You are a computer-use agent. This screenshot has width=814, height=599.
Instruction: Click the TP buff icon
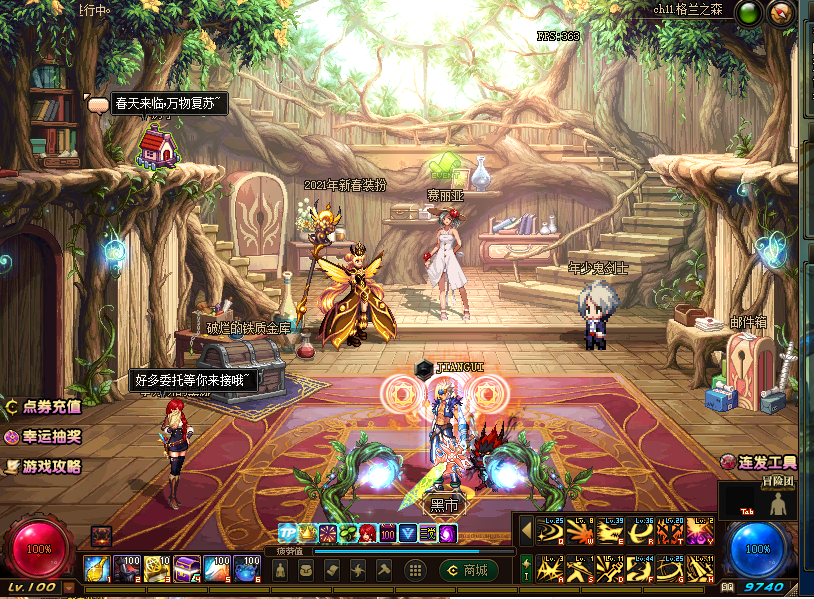(x=288, y=533)
